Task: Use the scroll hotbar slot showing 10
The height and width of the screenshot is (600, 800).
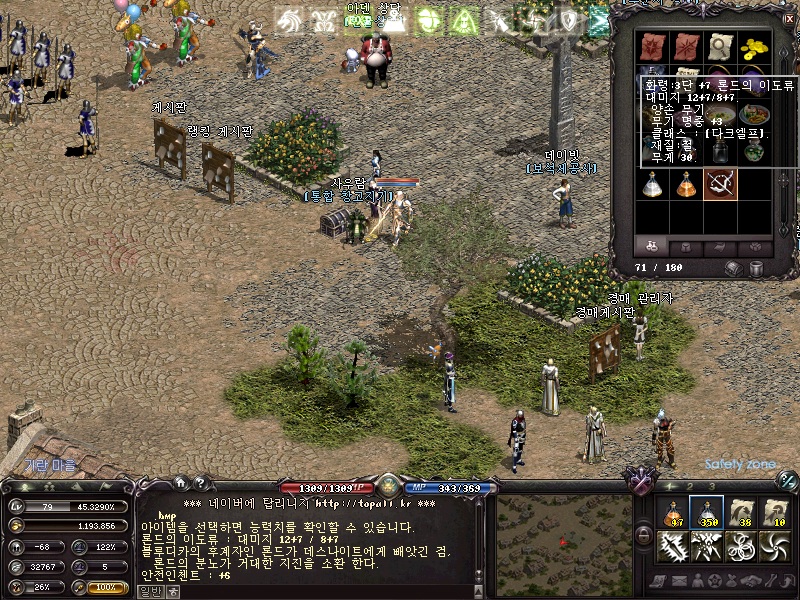Action: tap(774, 513)
